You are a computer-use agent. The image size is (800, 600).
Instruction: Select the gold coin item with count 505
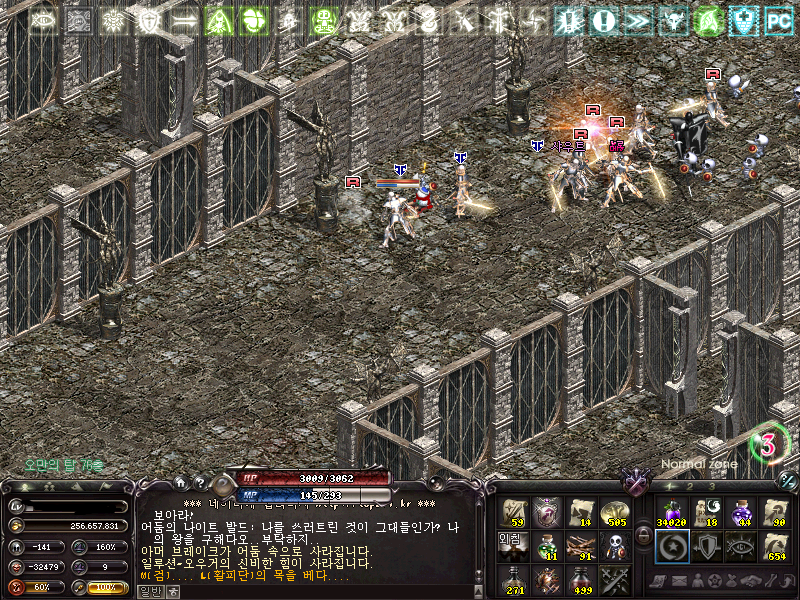(x=615, y=512)
